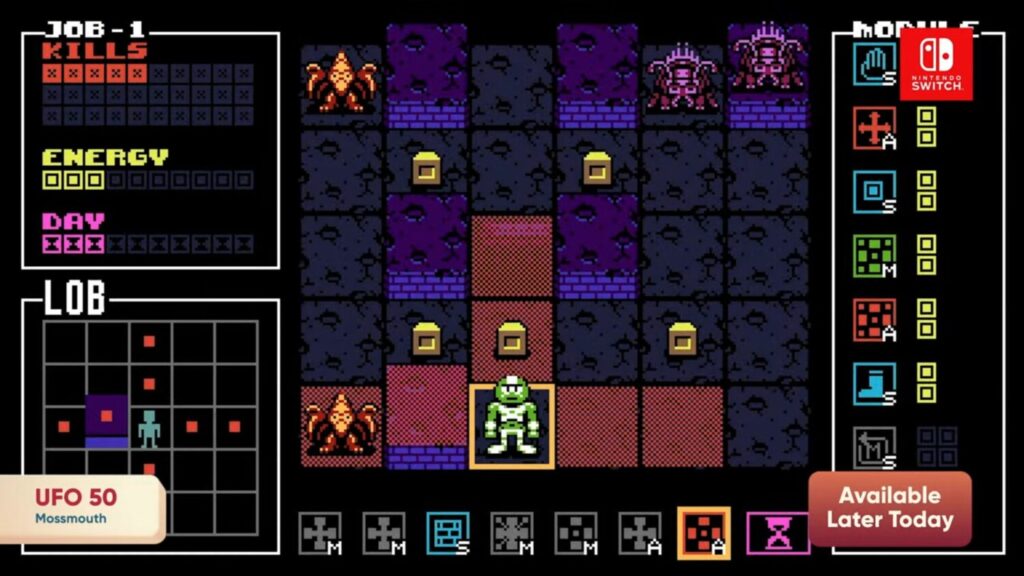
Task: Click the green astronaut's selected tile
Action: (511, 426)
